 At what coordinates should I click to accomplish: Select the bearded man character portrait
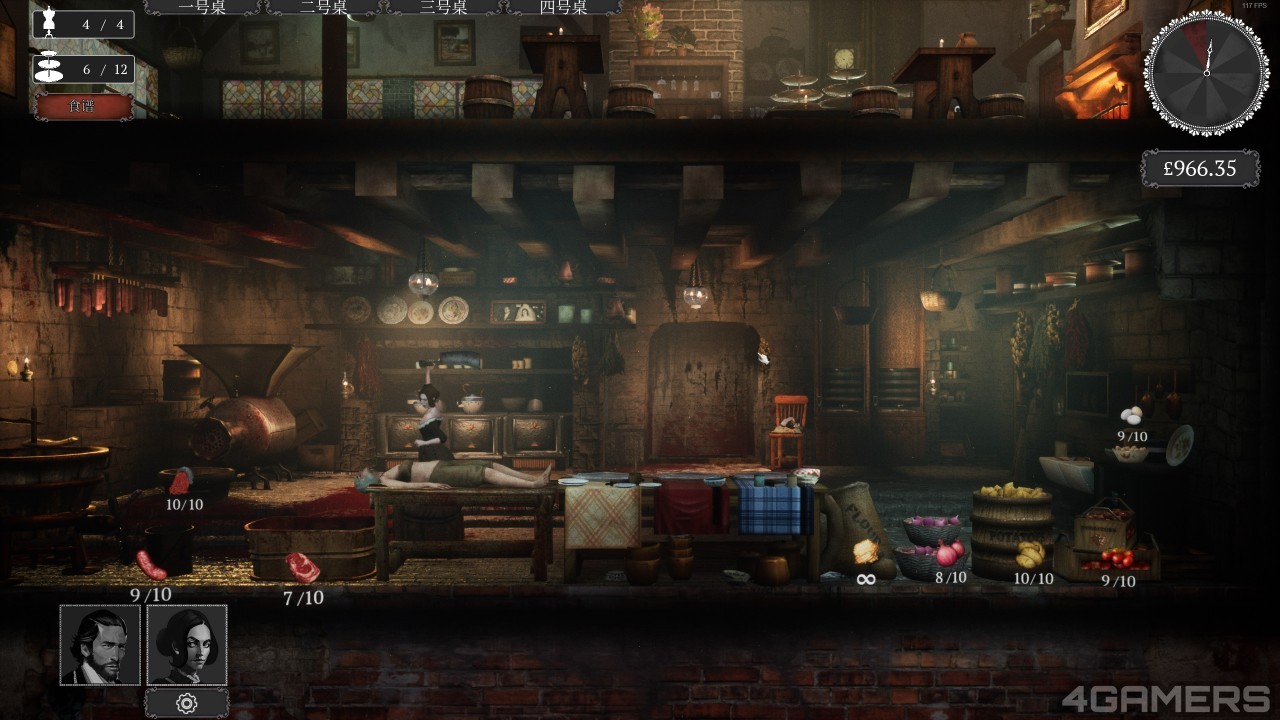[100, 645]
